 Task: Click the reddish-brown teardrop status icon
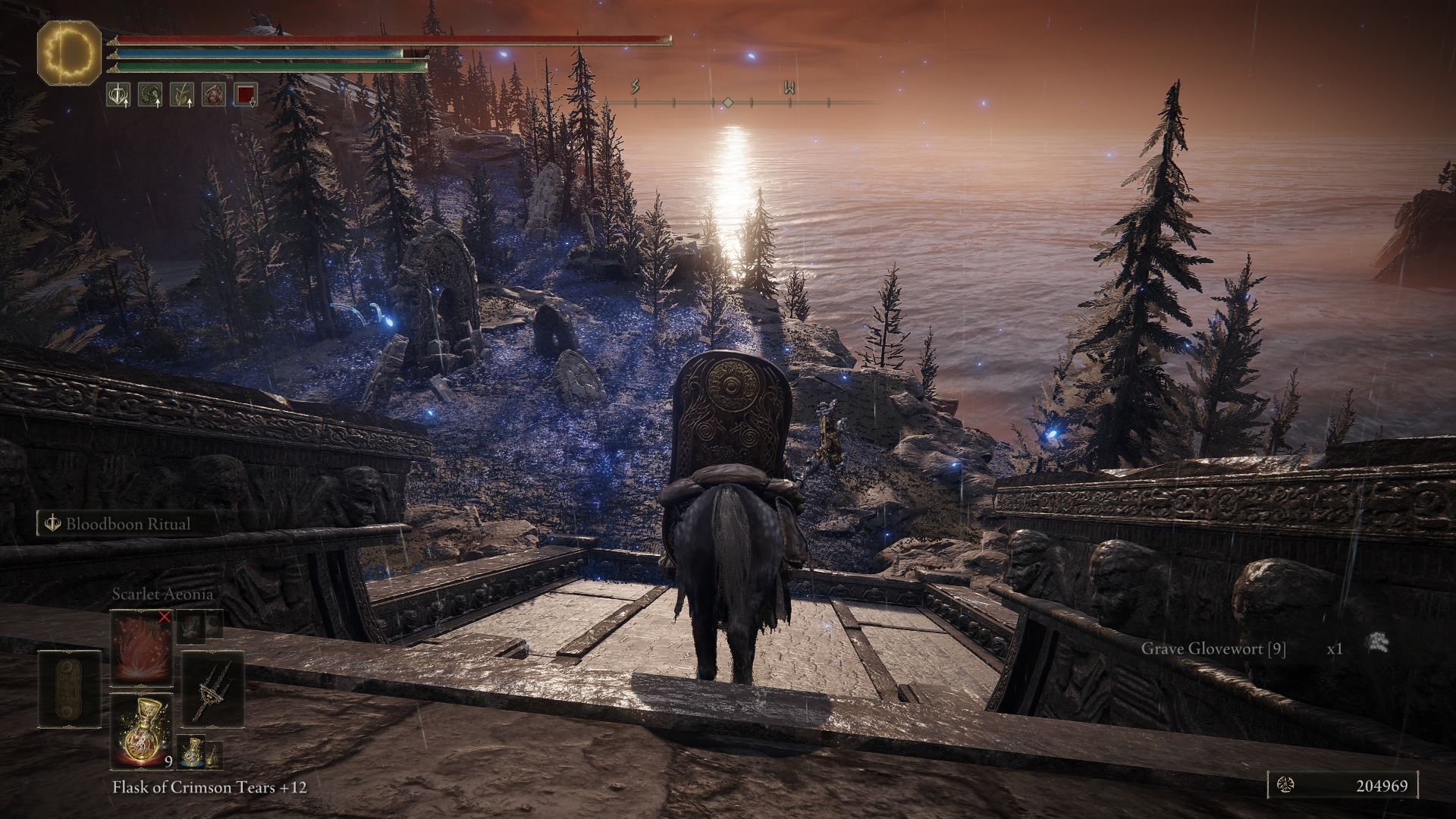pos(214,94)
